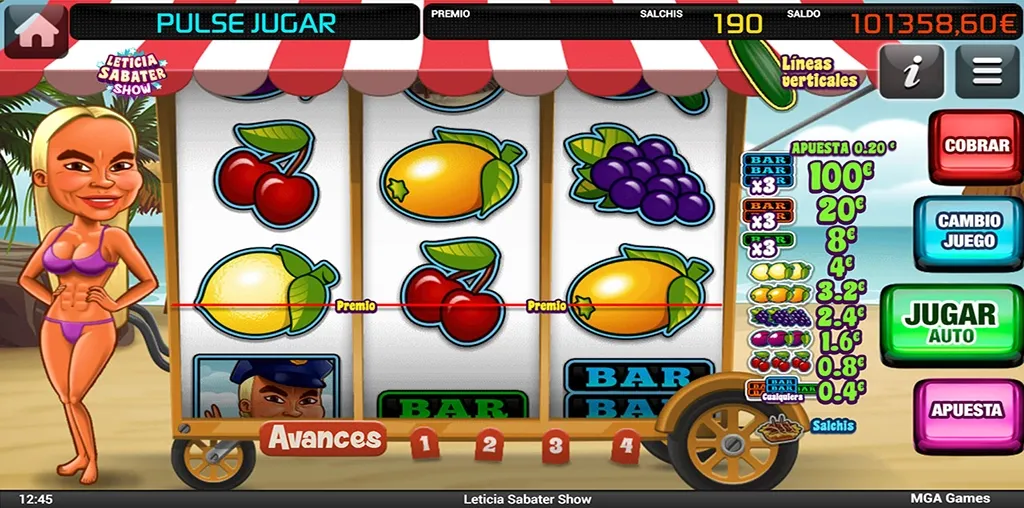
Task: Go to the home screen
Action: point(36,29)
